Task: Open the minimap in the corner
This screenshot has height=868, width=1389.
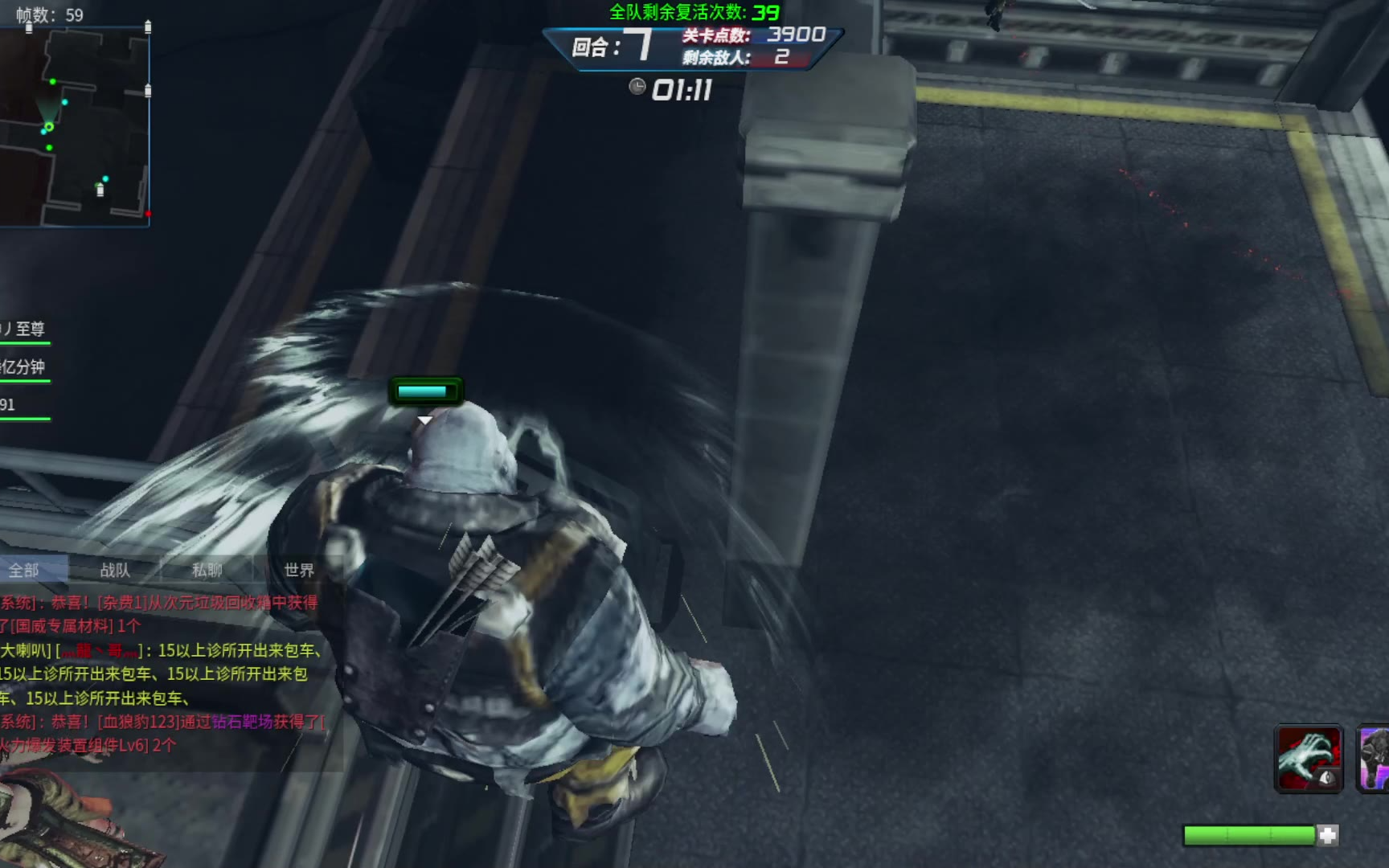Action: 75,127
